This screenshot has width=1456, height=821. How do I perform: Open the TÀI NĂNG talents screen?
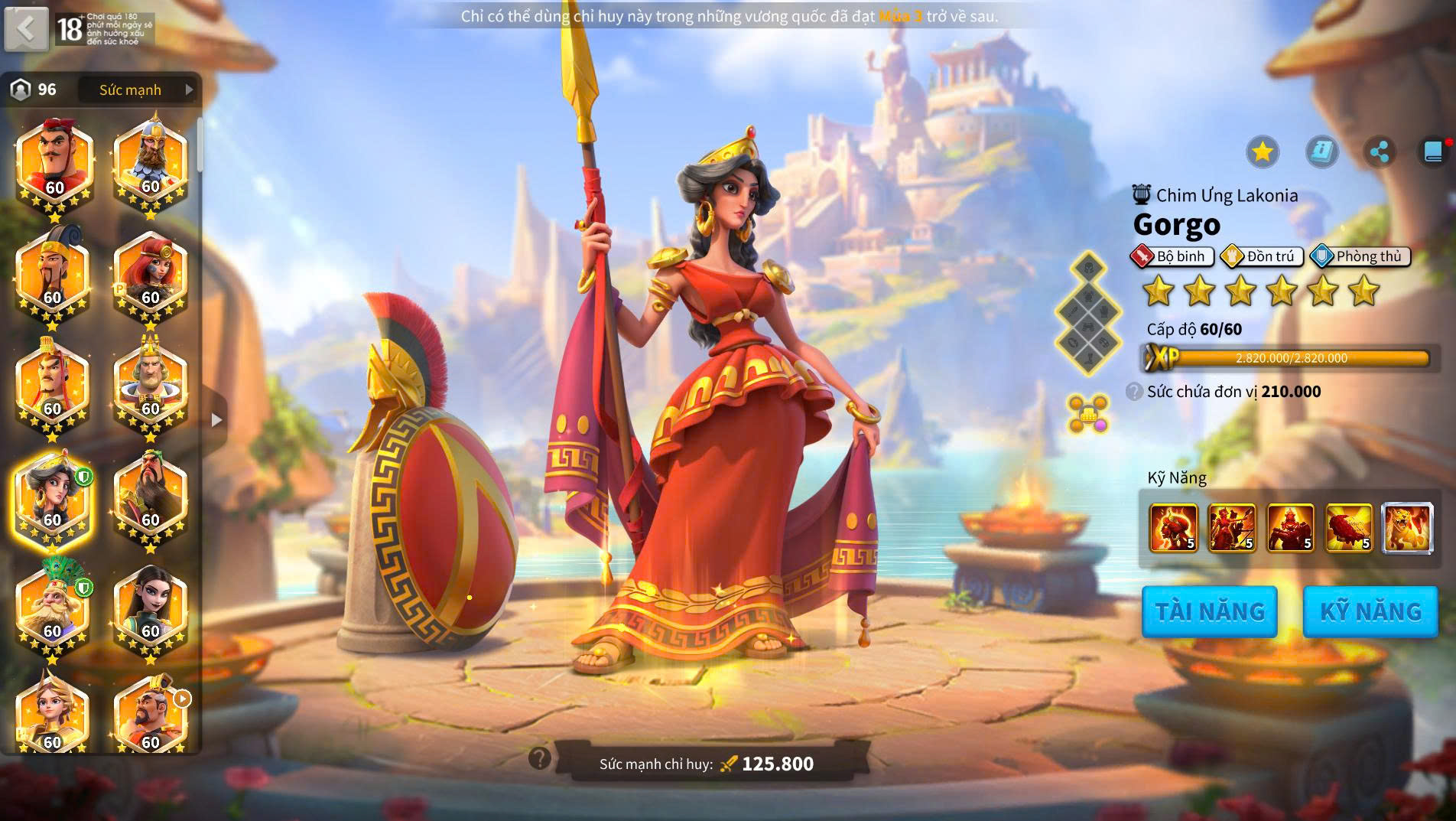click(1209, 611)
